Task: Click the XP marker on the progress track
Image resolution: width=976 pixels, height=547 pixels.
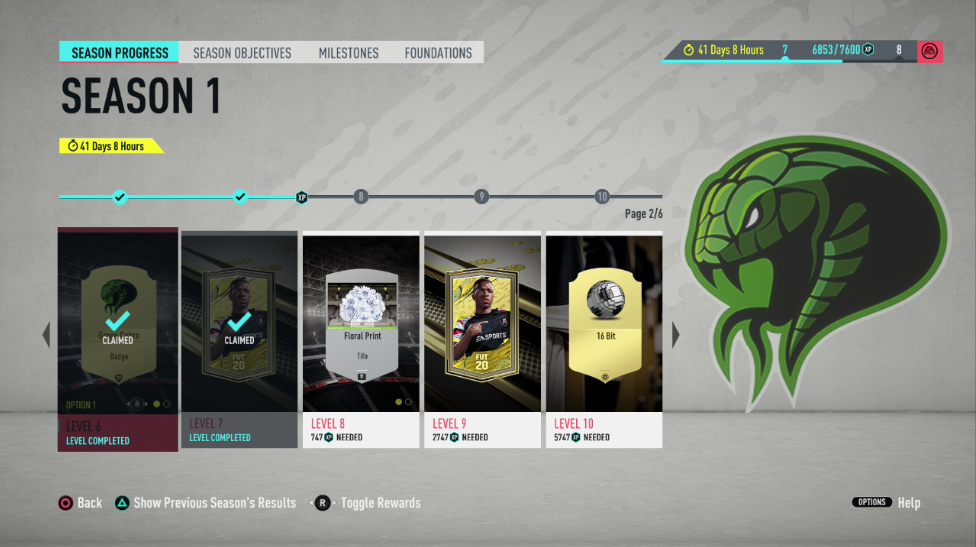Action: point(301,197)
